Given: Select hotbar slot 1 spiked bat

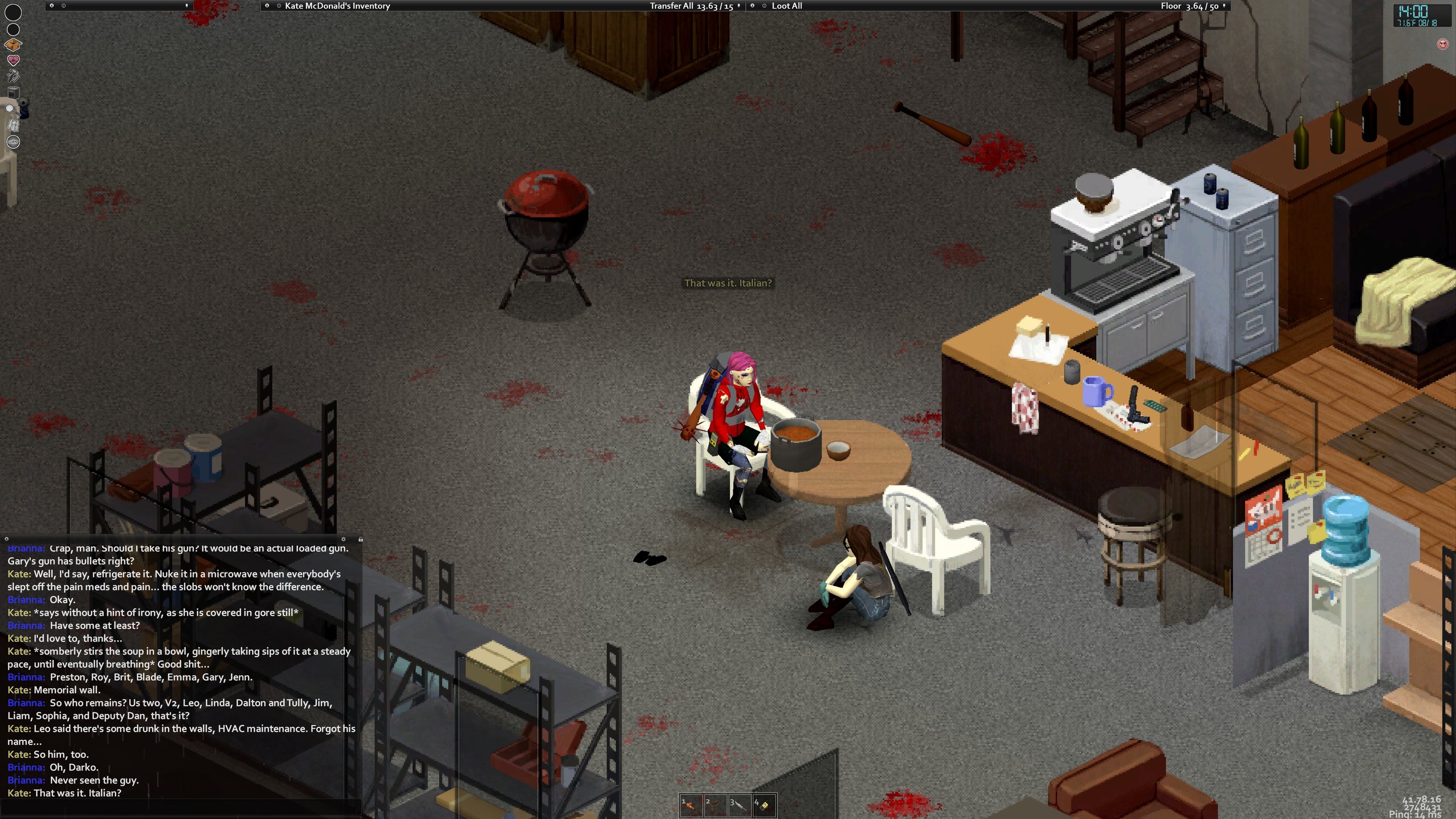Looking at the screenshot, I should tap(691, 805).
